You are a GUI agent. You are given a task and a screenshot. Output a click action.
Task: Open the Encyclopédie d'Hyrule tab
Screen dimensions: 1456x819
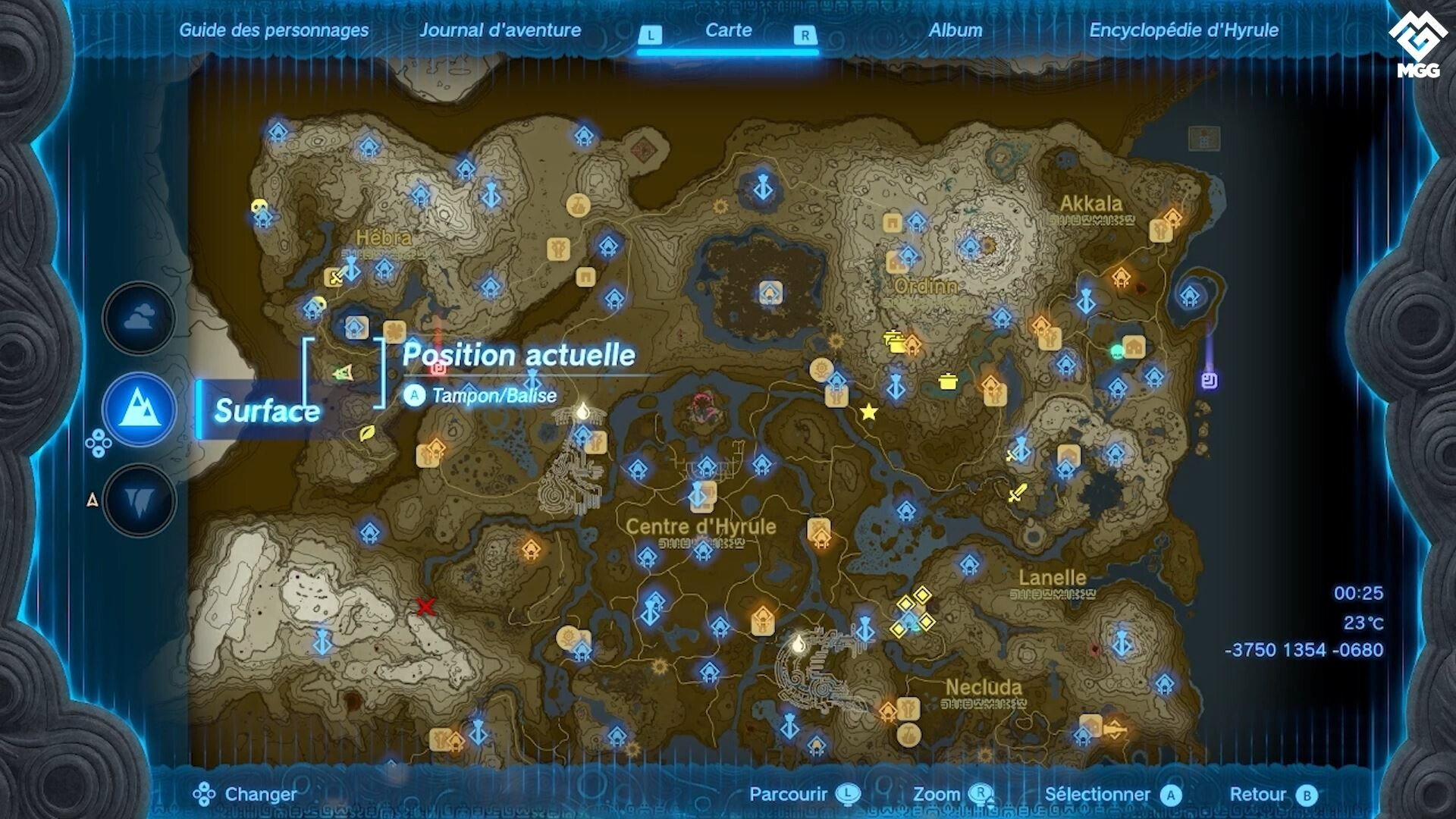tap(1183, 32)
